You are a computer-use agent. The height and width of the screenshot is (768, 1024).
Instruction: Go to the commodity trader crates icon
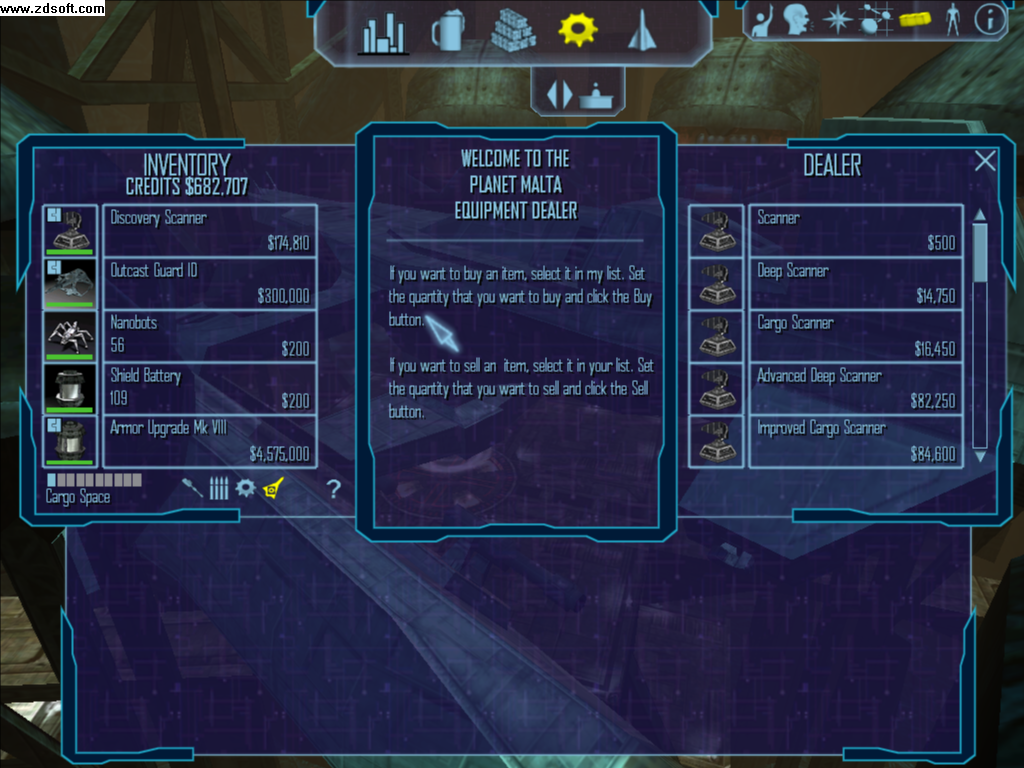click(x=514, y=31)
